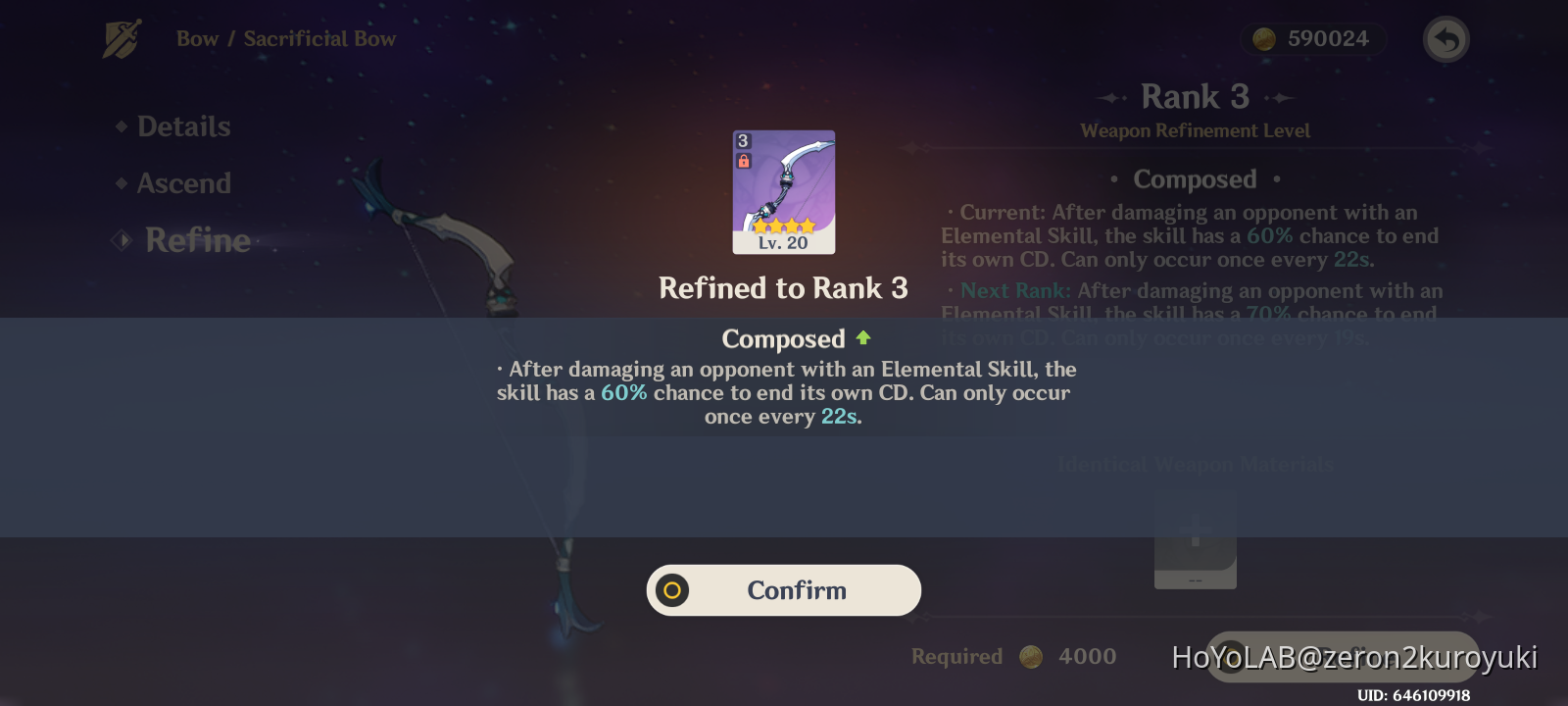Click the circular coin icon inside Confirm button
This screenshot has width=1568, height=706.
pyautogui.click(x=673, y=589)
